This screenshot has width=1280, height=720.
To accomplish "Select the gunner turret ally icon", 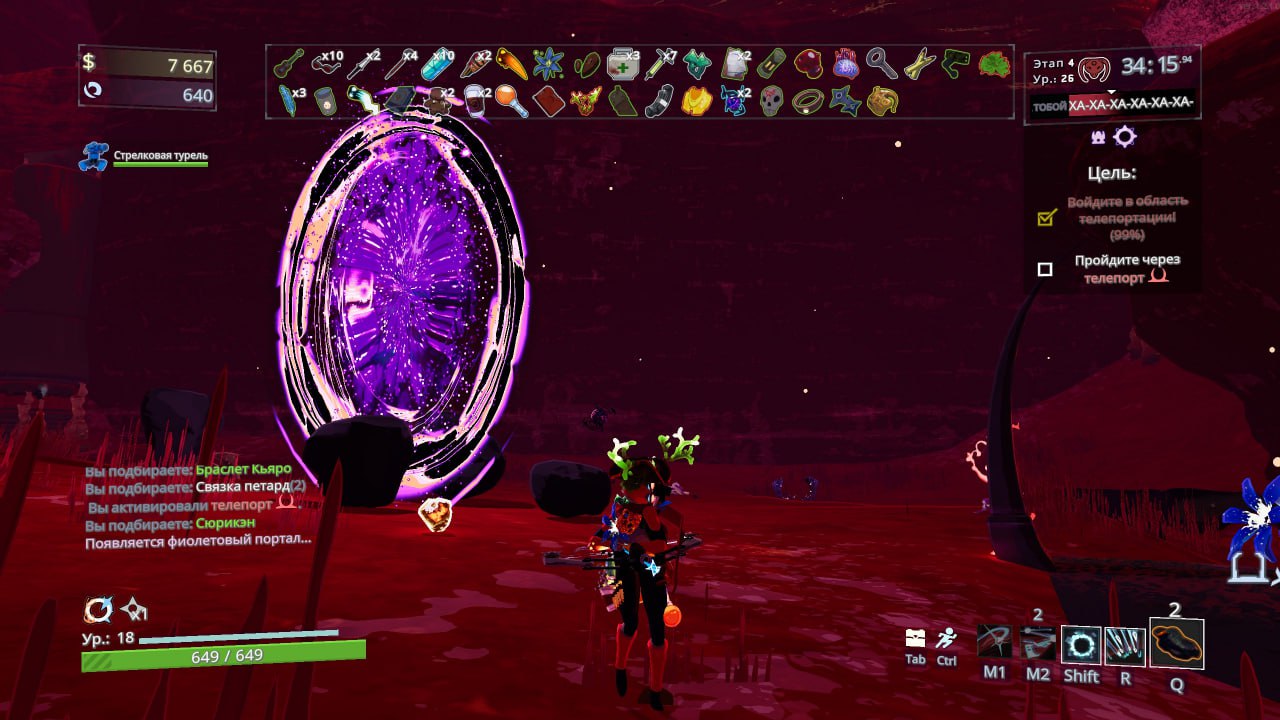I will pos(94,157).
